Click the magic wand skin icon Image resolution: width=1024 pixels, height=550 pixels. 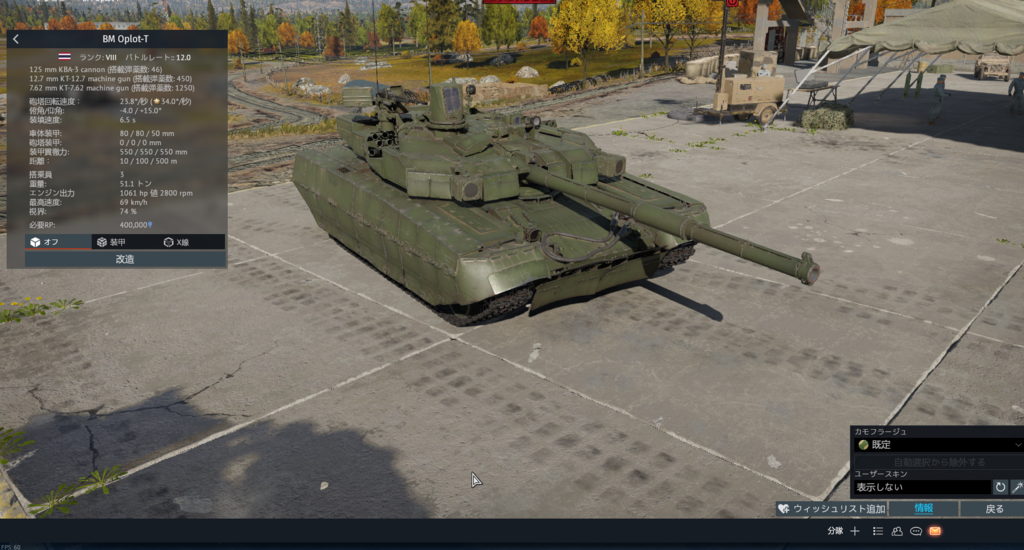(x=1017, y=487)
